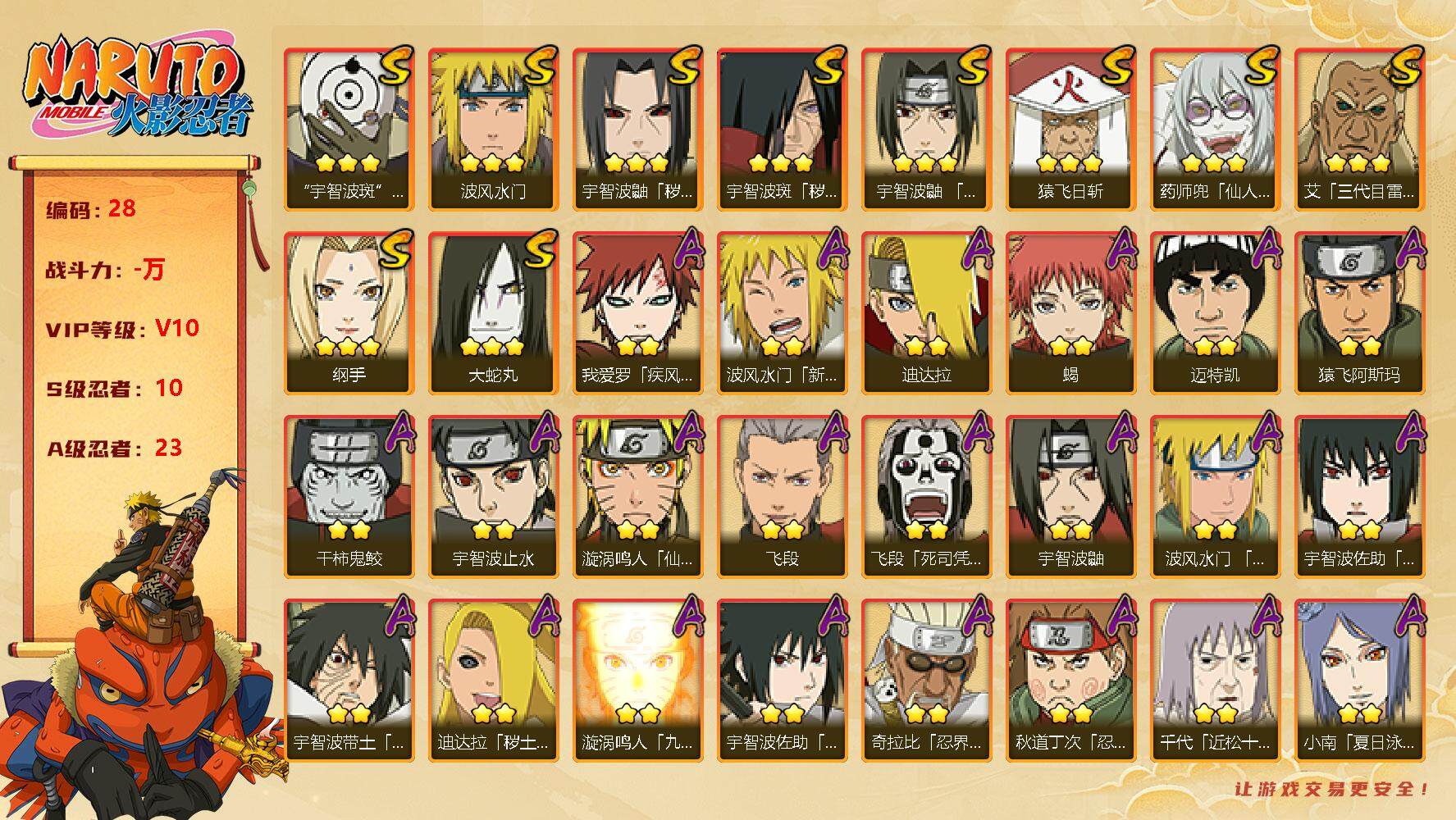Open the glowing 漩涡鸣人「九尾」 card

[x=637, y=680]
